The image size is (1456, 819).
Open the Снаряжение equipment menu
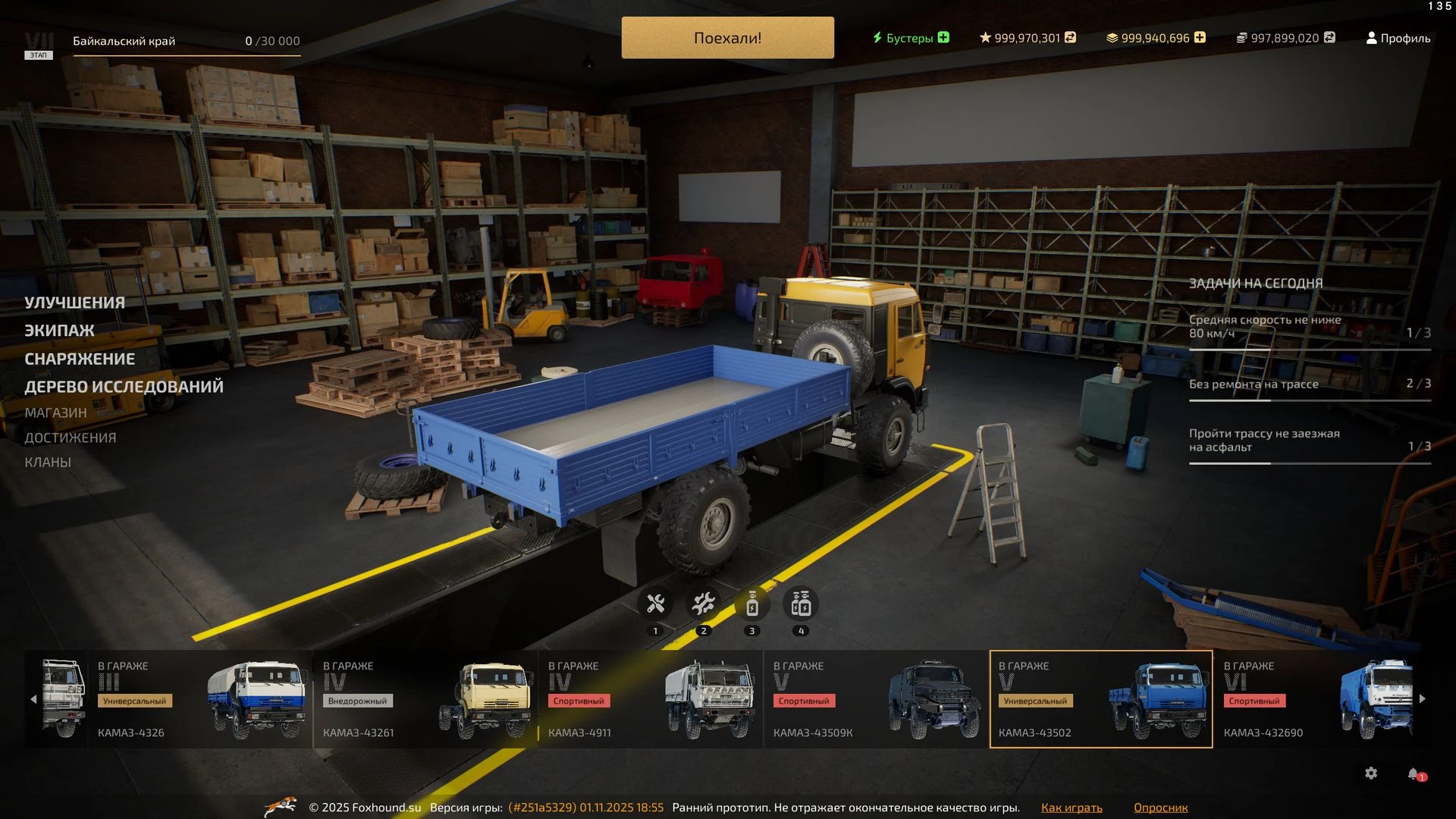coord(80,359)
